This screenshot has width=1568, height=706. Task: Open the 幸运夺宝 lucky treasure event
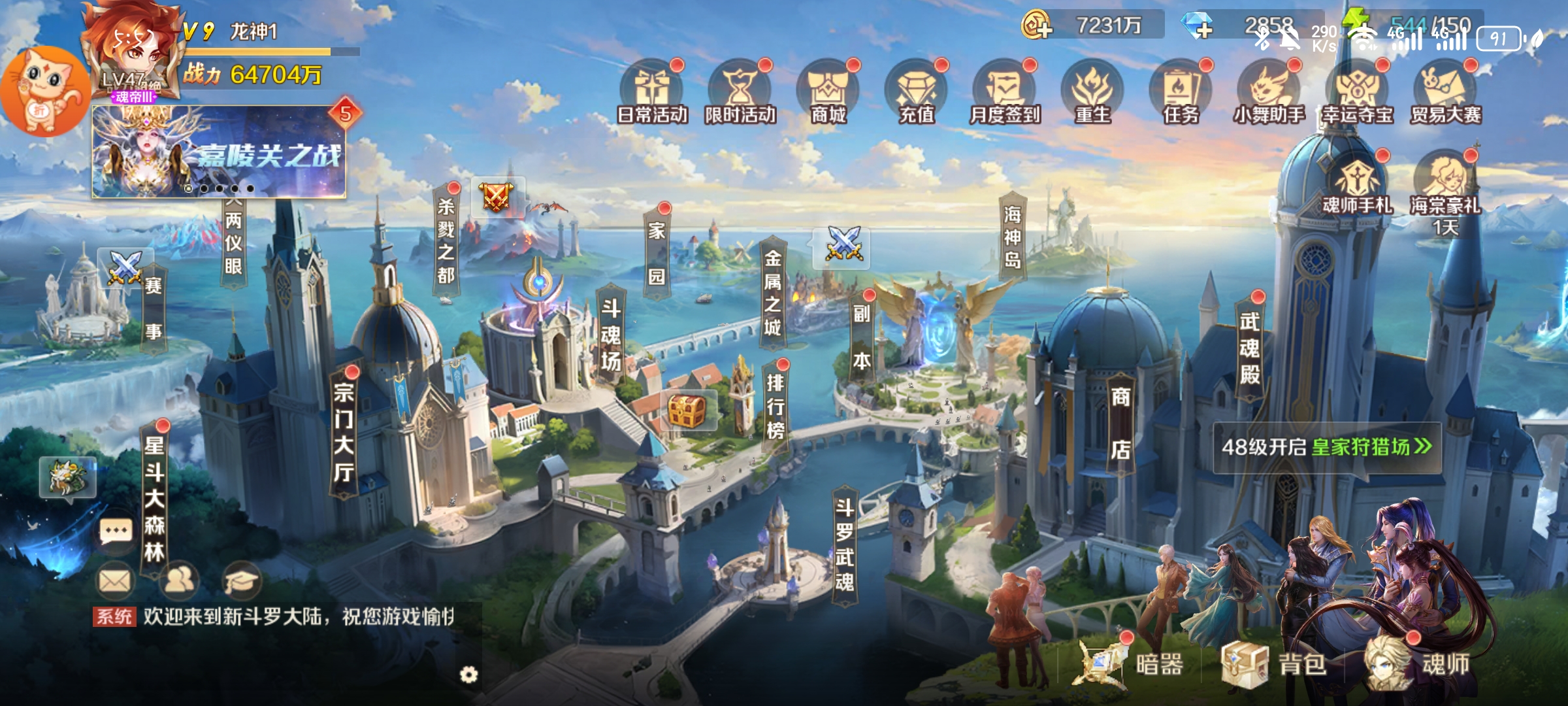coord(1358,92)
